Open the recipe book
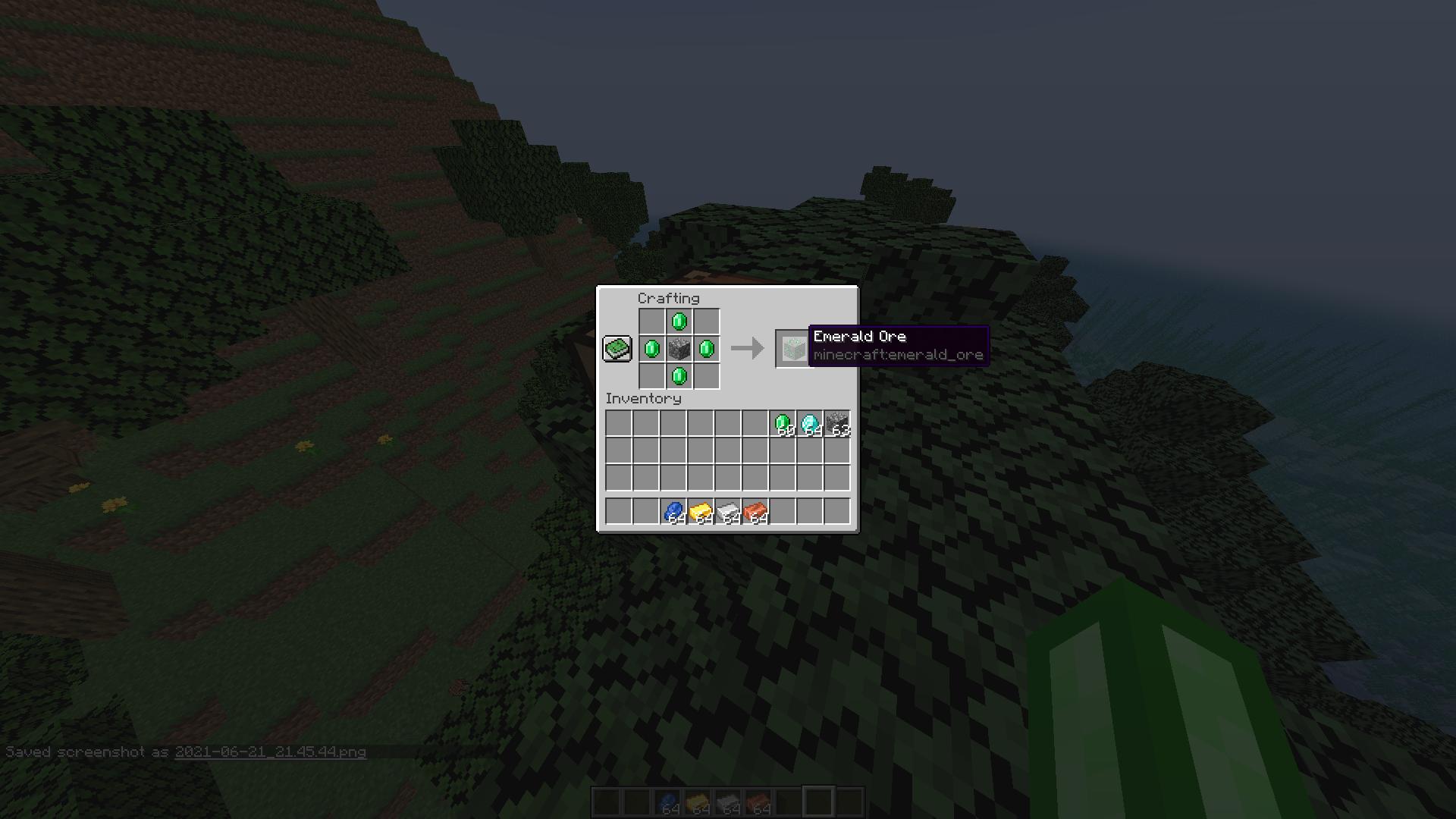Image resolution: width=1456 pixels, height=819 pixels. (x=617, y=347)
